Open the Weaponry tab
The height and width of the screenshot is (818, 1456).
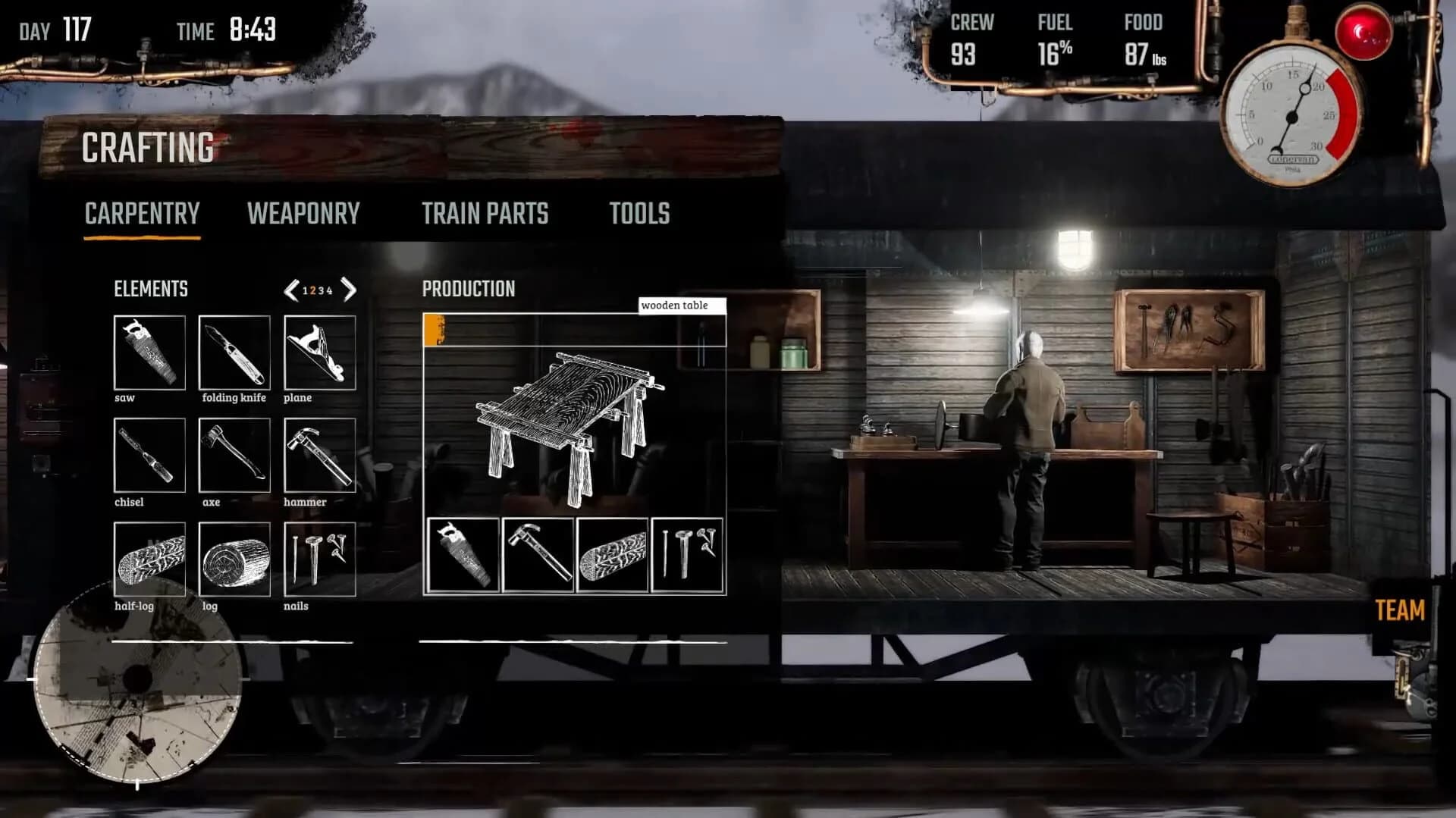tap(303, 214)
